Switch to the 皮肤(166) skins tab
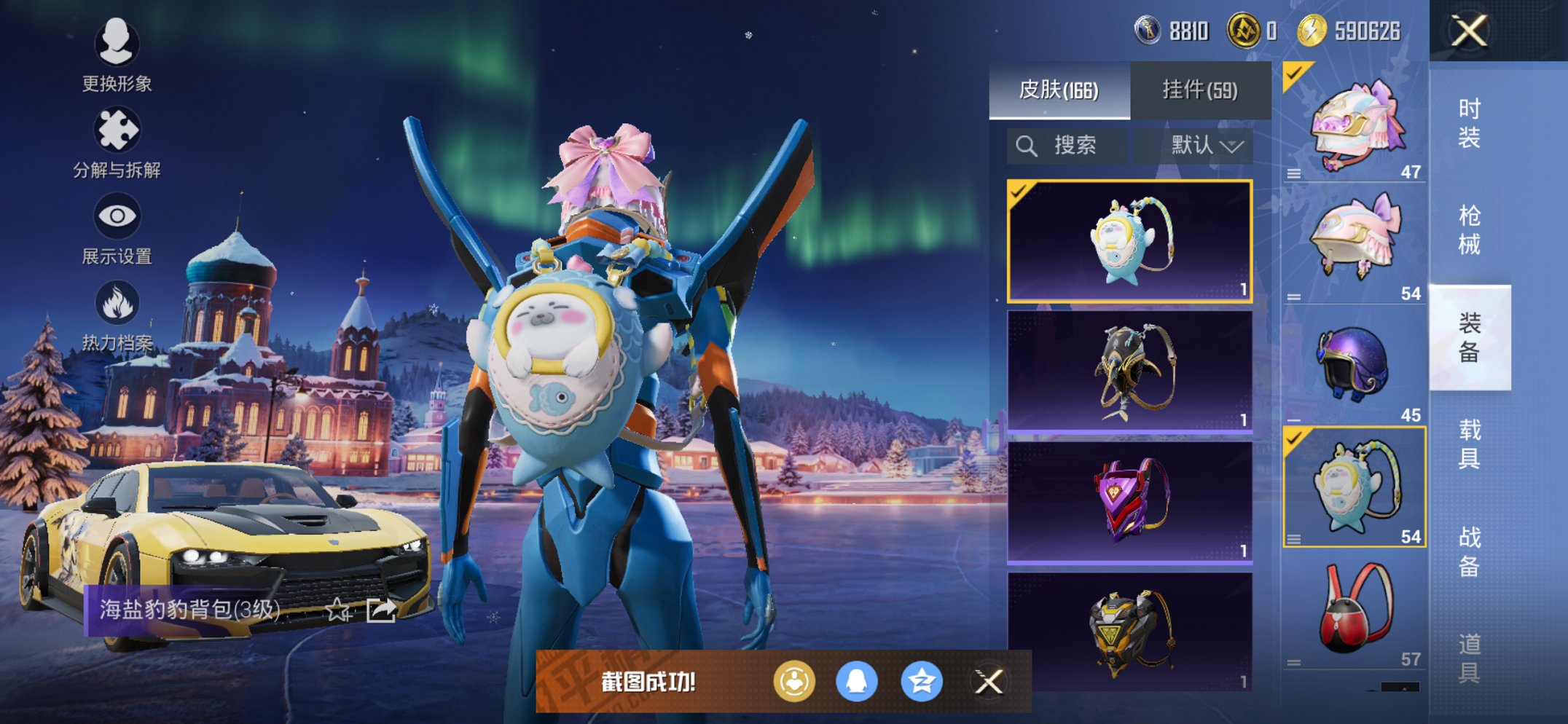Image resolution: width=1568 pixels, height=724 pixels. point(1059,90)
